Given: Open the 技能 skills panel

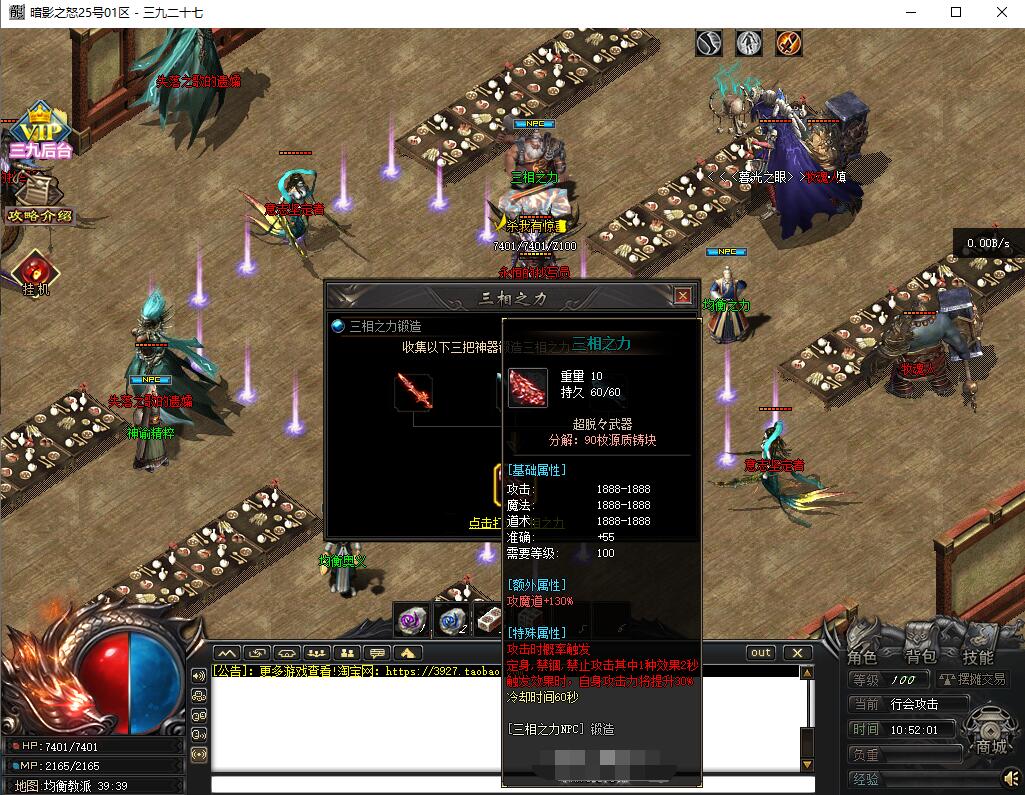Looking at the screenshot, I should tap(977, 657).
